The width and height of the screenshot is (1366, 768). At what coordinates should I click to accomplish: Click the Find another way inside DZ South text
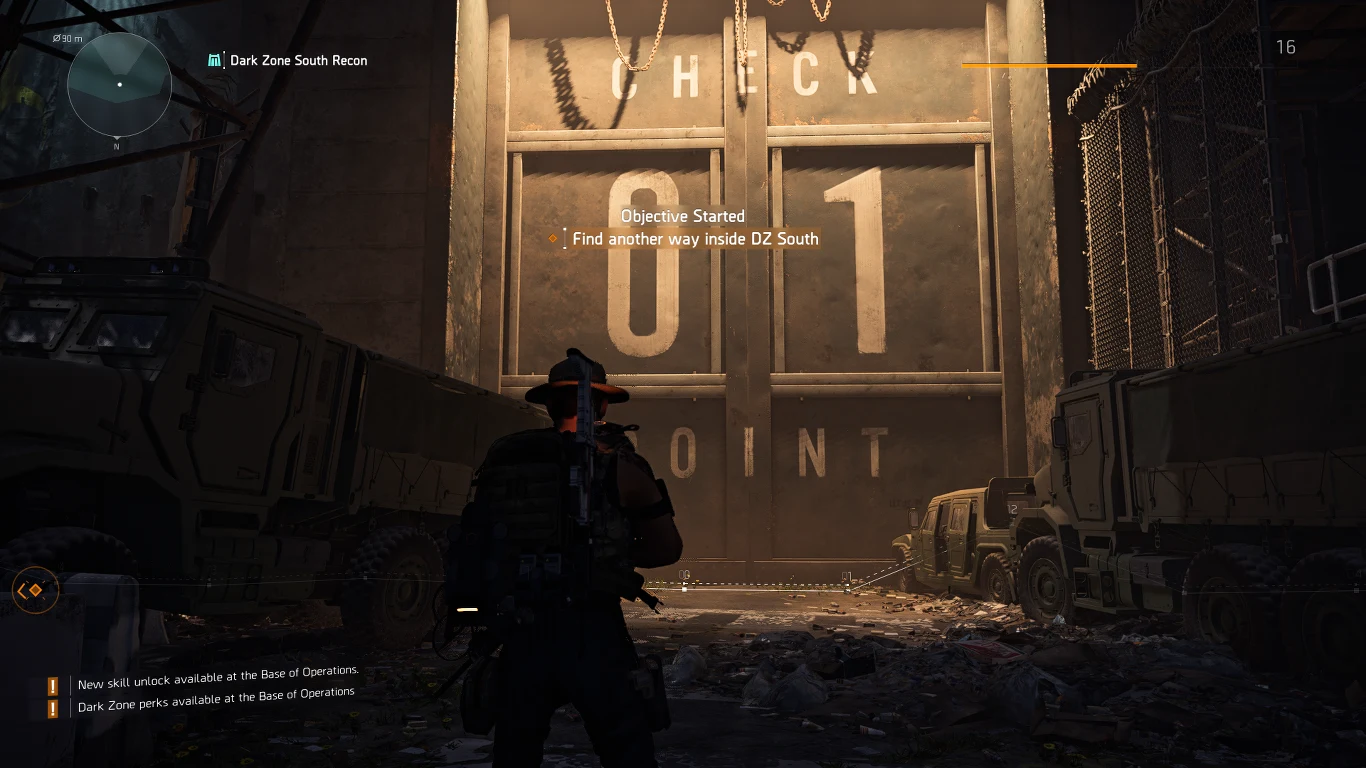click(x=695, y=239)
